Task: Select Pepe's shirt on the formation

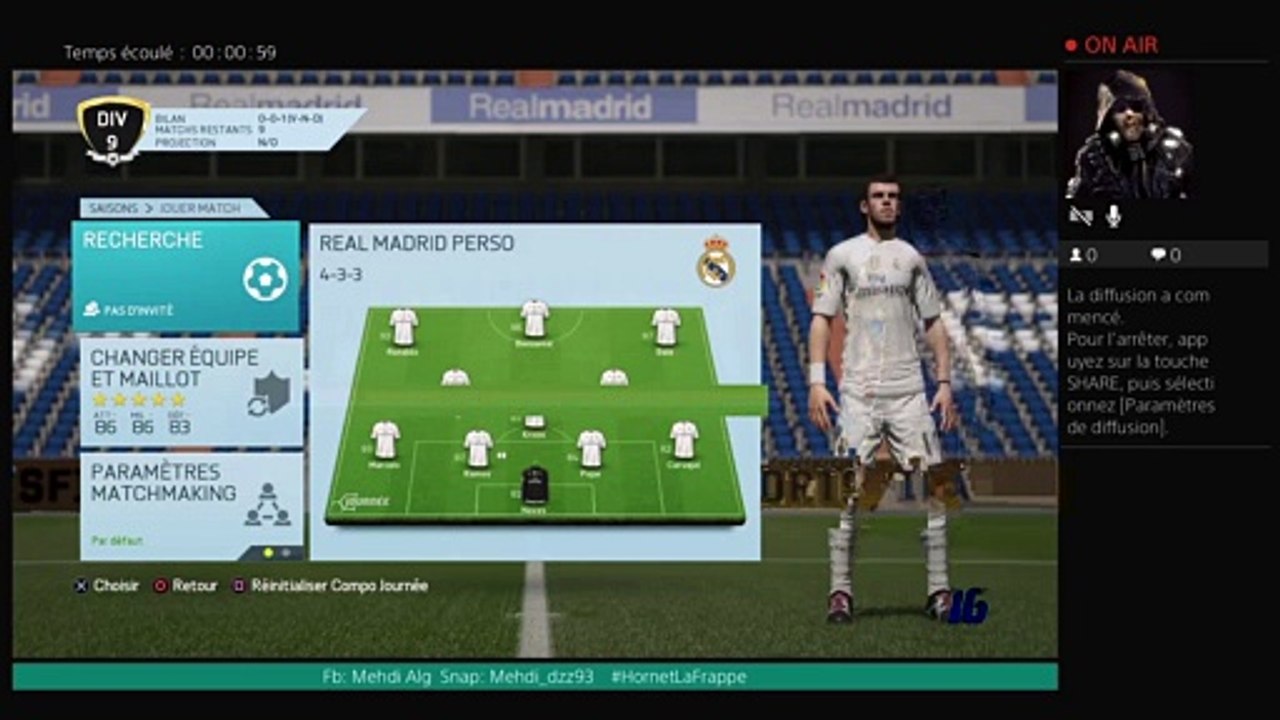Action: click(592, 449)
